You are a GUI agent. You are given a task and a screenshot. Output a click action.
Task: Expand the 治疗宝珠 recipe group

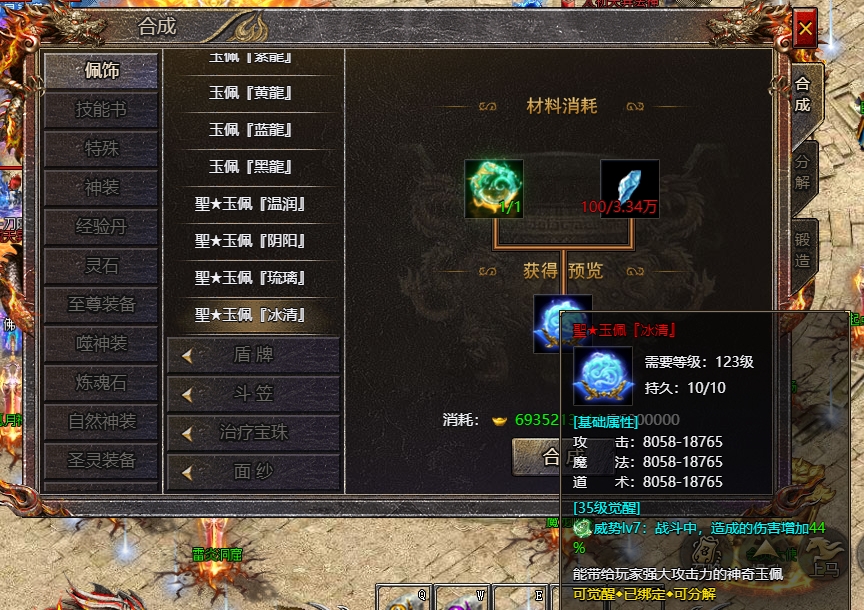253,433
